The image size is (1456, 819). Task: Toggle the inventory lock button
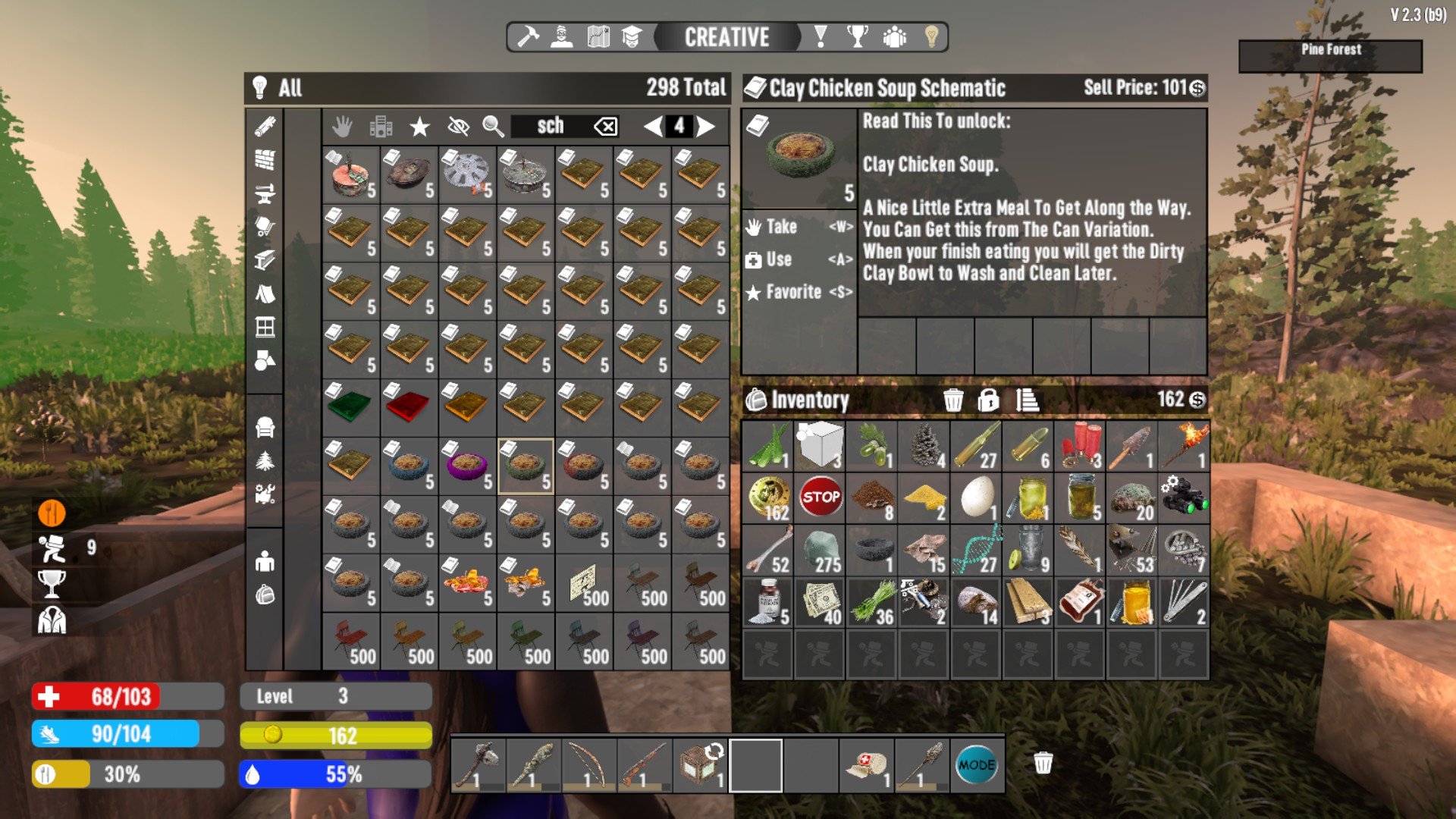point(988,400)
